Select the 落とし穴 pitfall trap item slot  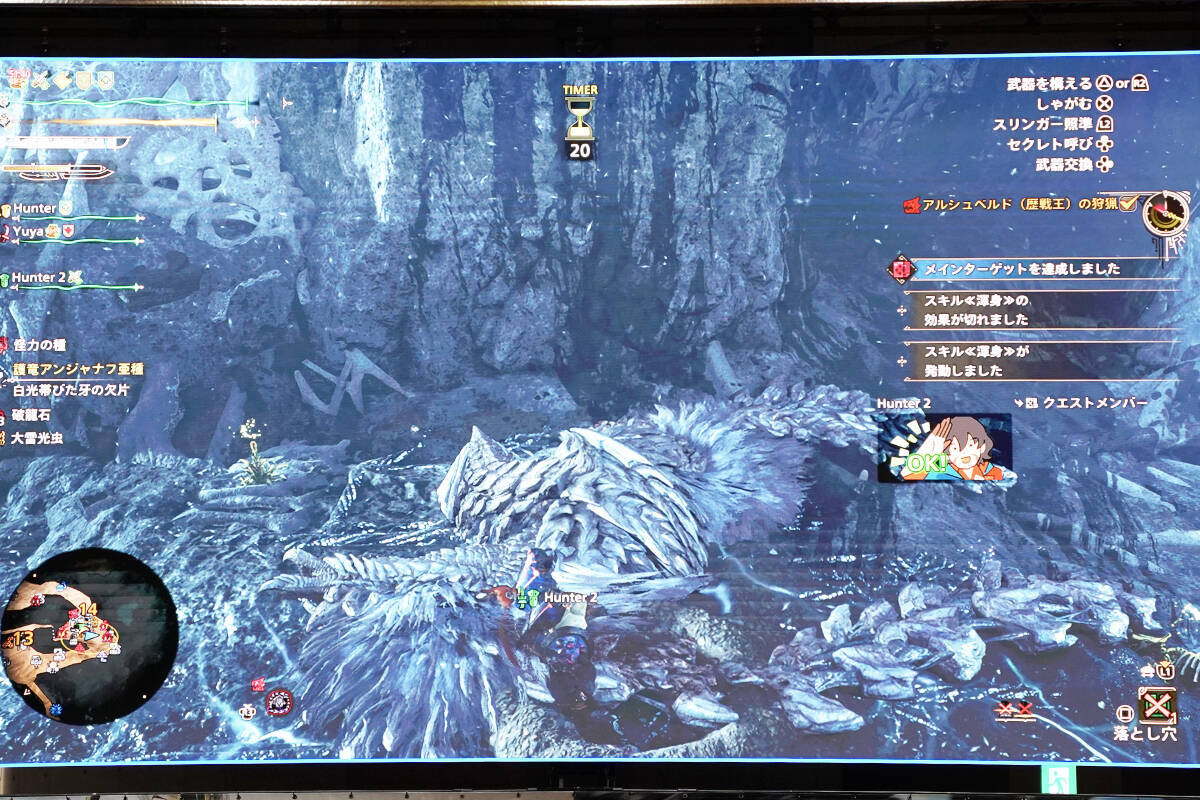click(1157, 706)
